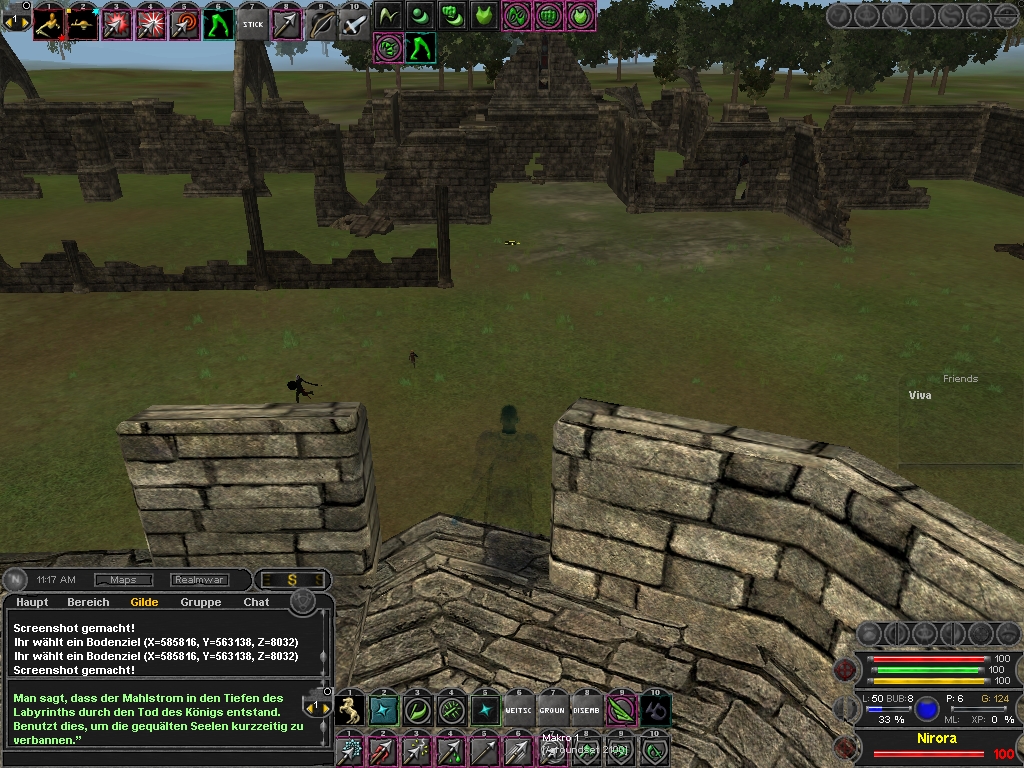Trigger the GROUN macro slot
The image size is (1024, 768).
tap(552, 710)
